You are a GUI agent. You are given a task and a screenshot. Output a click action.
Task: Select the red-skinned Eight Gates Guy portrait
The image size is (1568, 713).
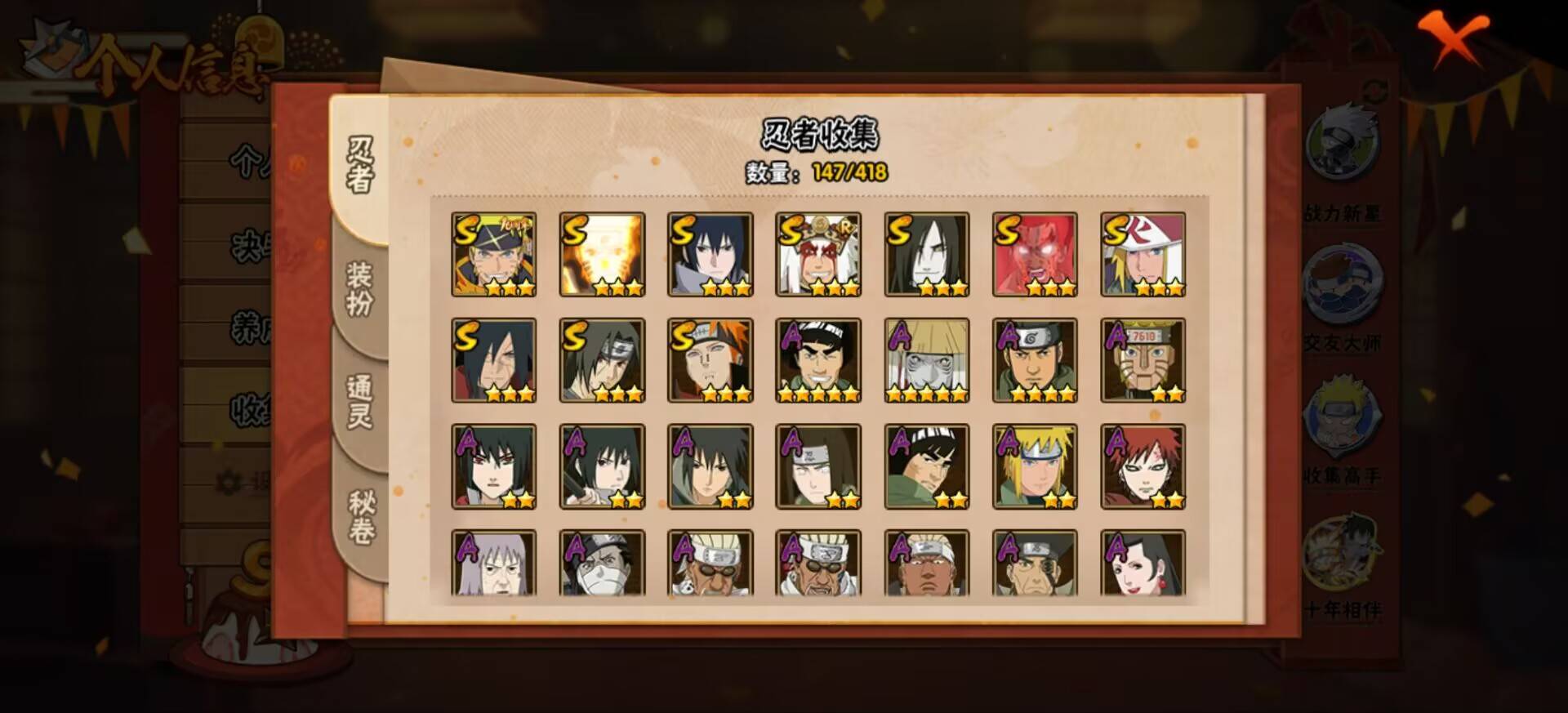pos(1035,254)
